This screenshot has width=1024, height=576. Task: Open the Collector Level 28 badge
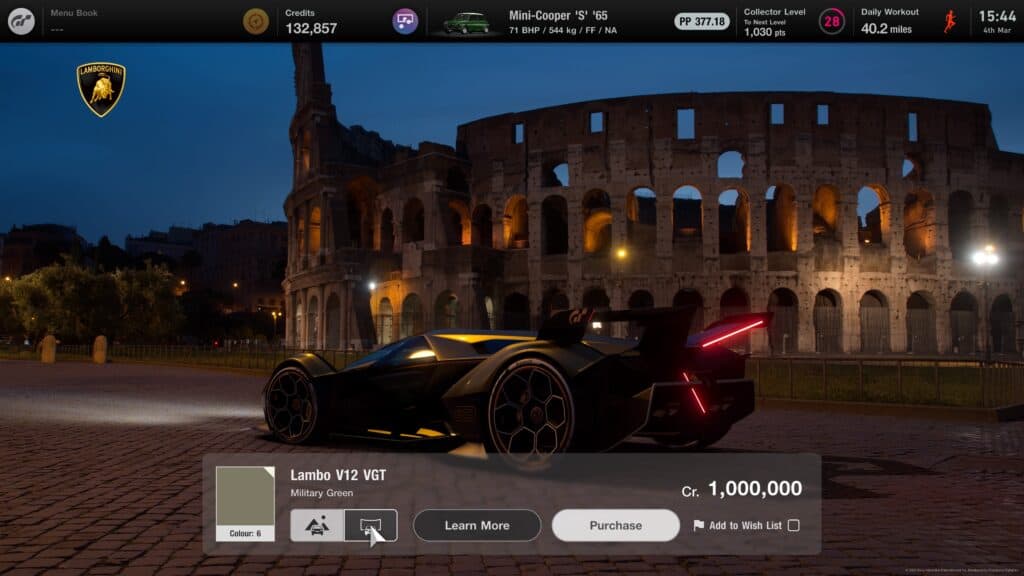tap(832, 21)
